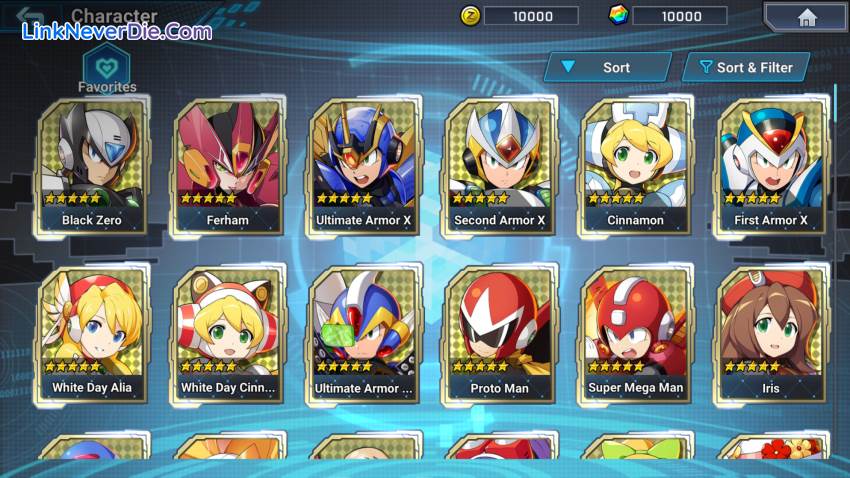
Task: Select the Proto Man character card
Action: 499,334
